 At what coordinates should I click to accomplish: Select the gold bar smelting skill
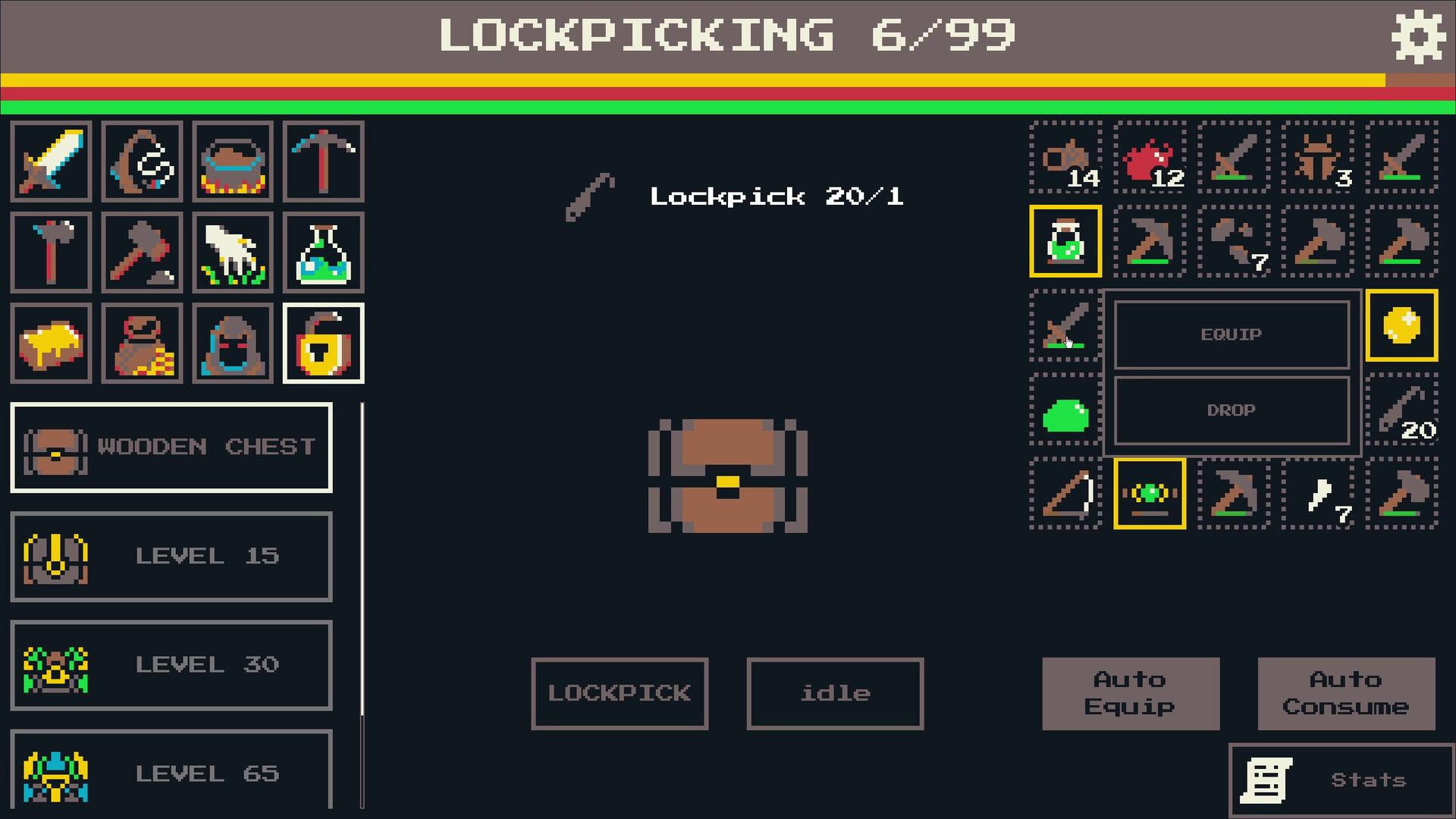[x=50, y=343]
